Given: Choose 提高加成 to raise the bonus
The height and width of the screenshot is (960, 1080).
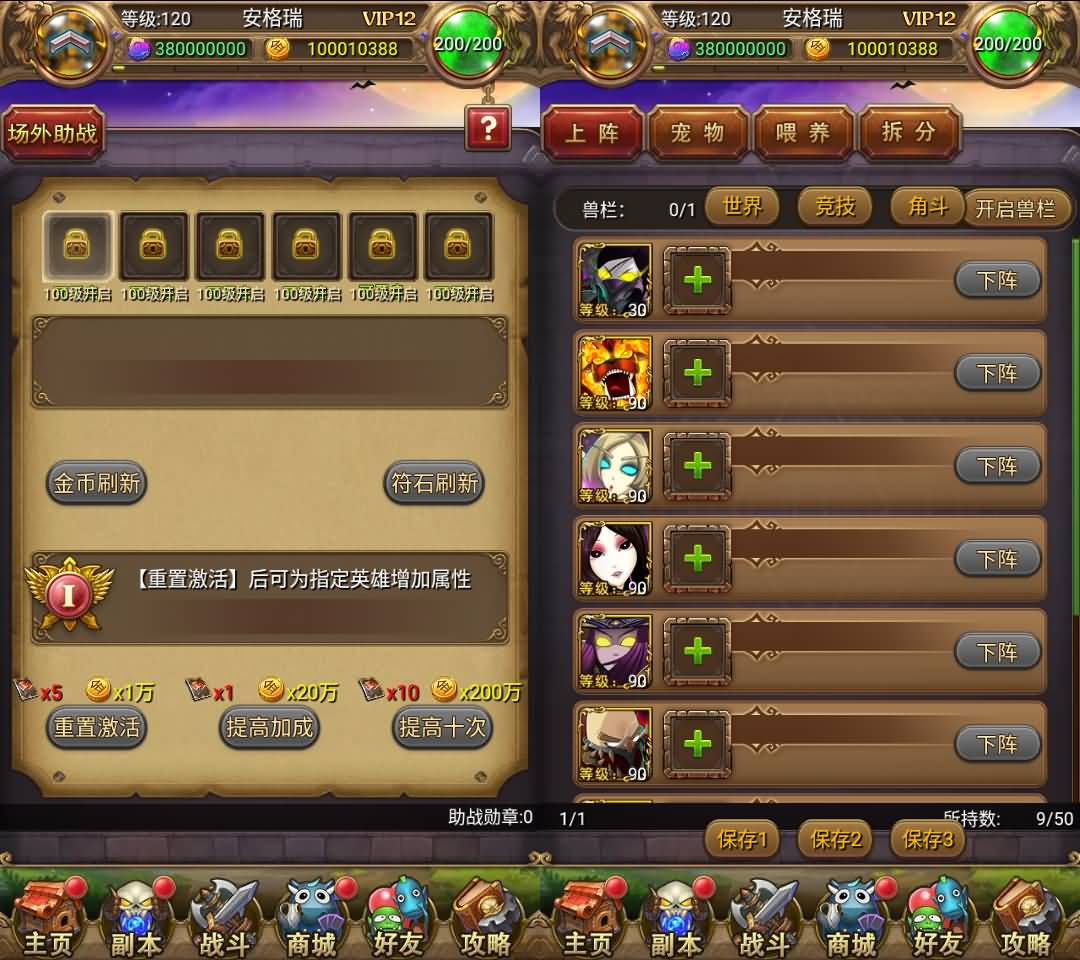Looking at the screenshot, I should point(269,727).
